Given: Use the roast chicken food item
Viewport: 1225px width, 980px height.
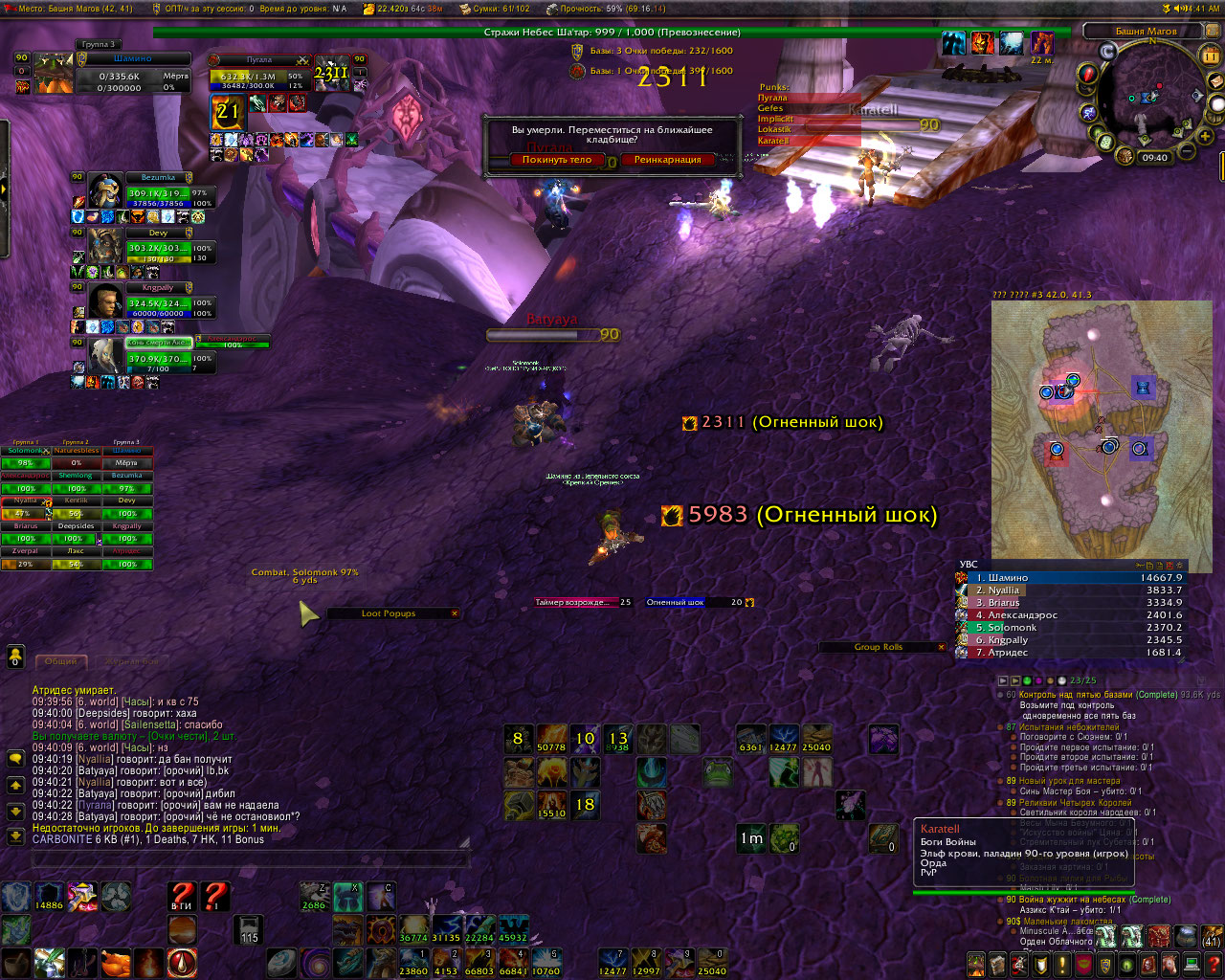Looking at the screenshot, I should (115, 962).
